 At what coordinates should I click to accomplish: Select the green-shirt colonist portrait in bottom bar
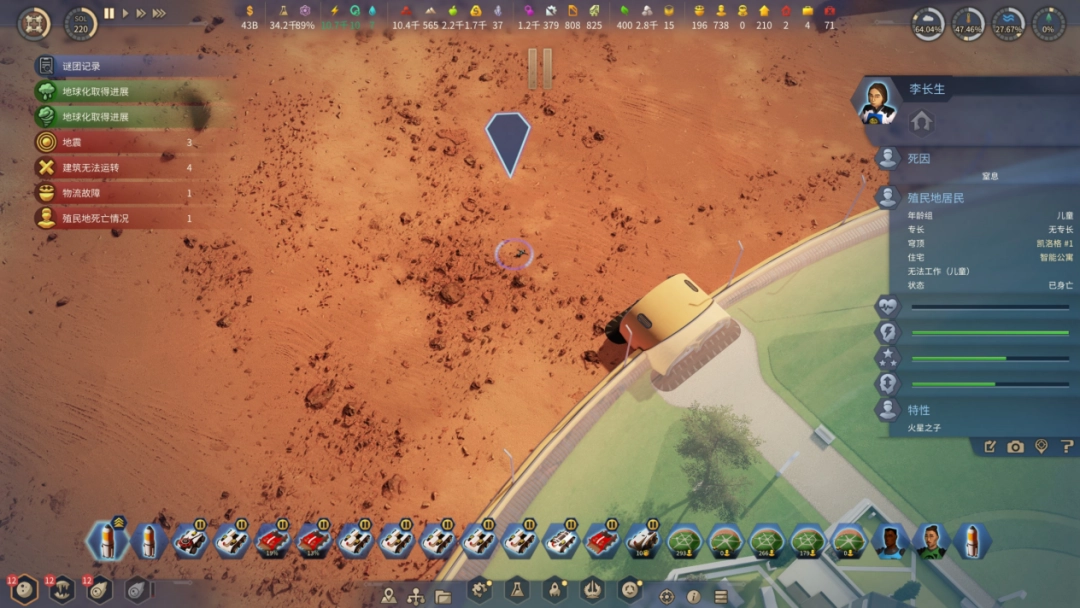click(930, 541)
